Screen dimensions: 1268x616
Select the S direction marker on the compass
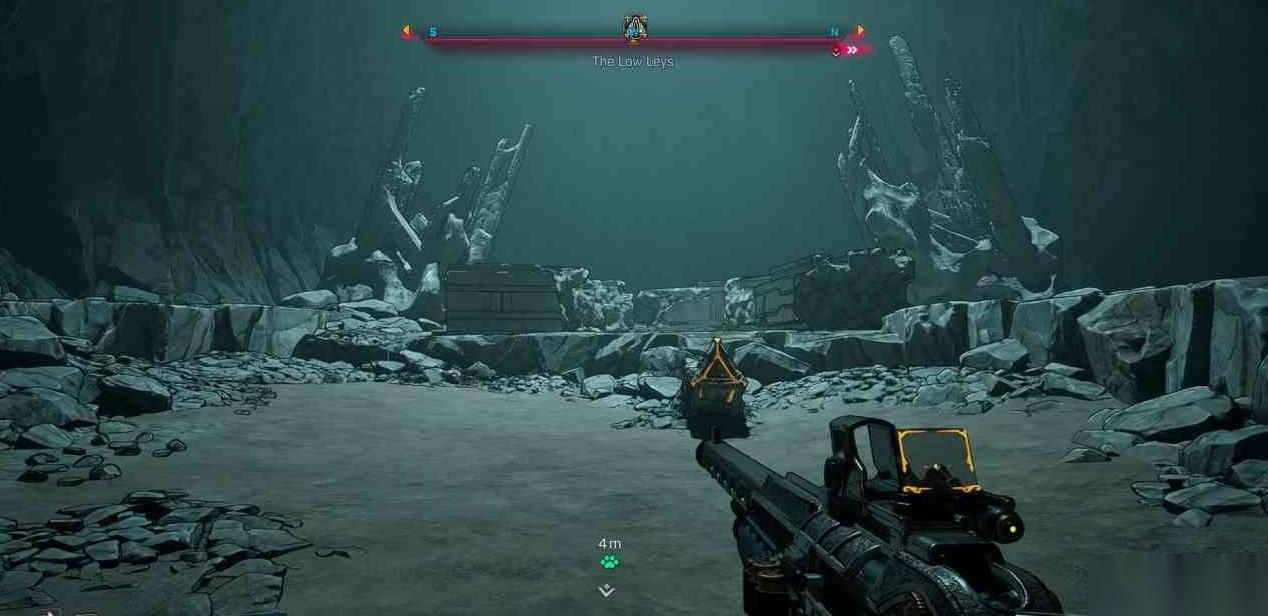coord(433,32)
